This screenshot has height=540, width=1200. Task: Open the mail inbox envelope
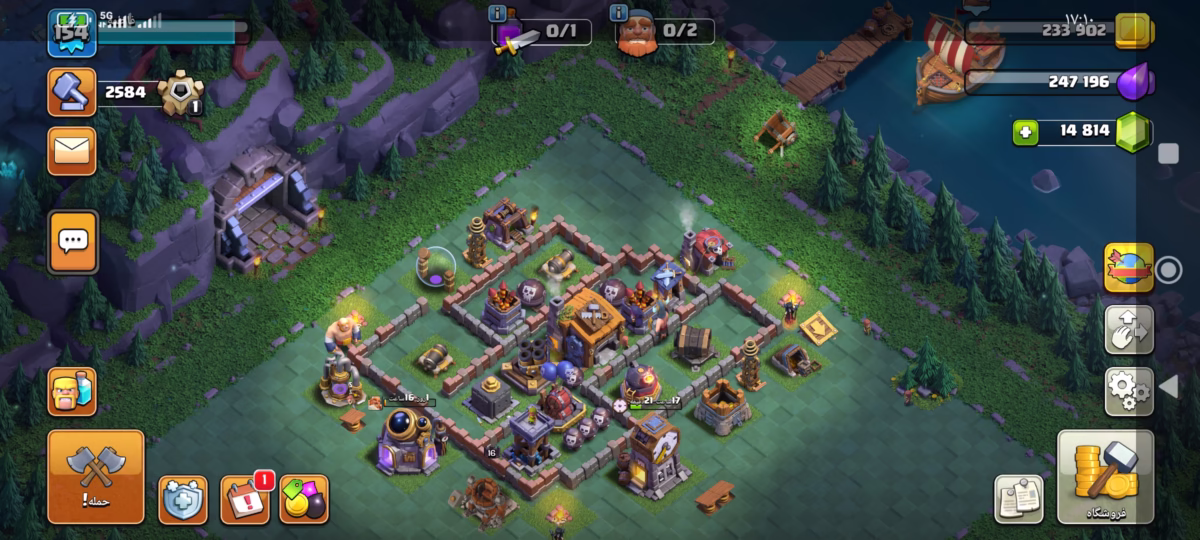[x=72, y=151]
